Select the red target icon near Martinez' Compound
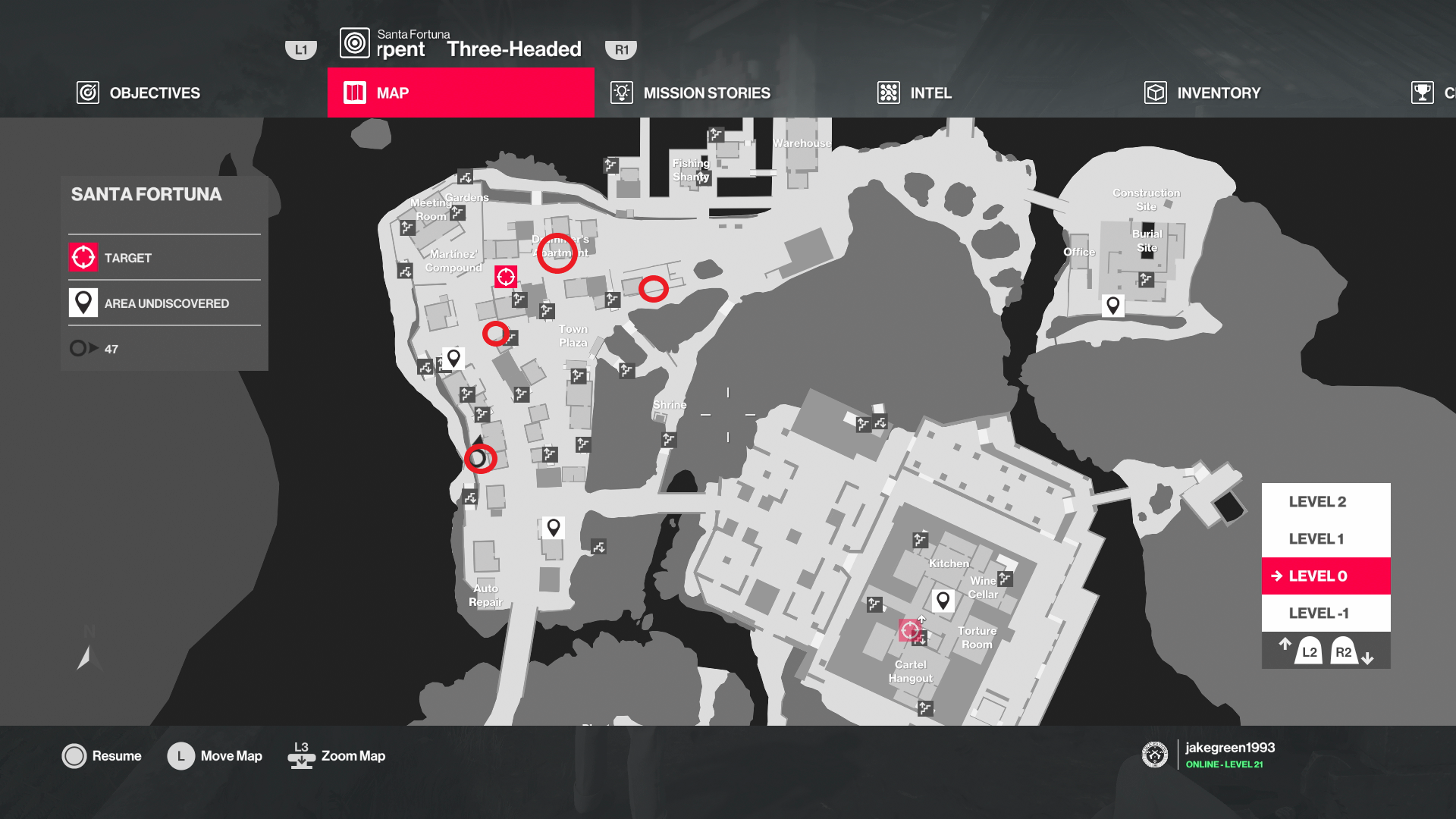The width and height of the screenshot is (1456, 819). 505,277
